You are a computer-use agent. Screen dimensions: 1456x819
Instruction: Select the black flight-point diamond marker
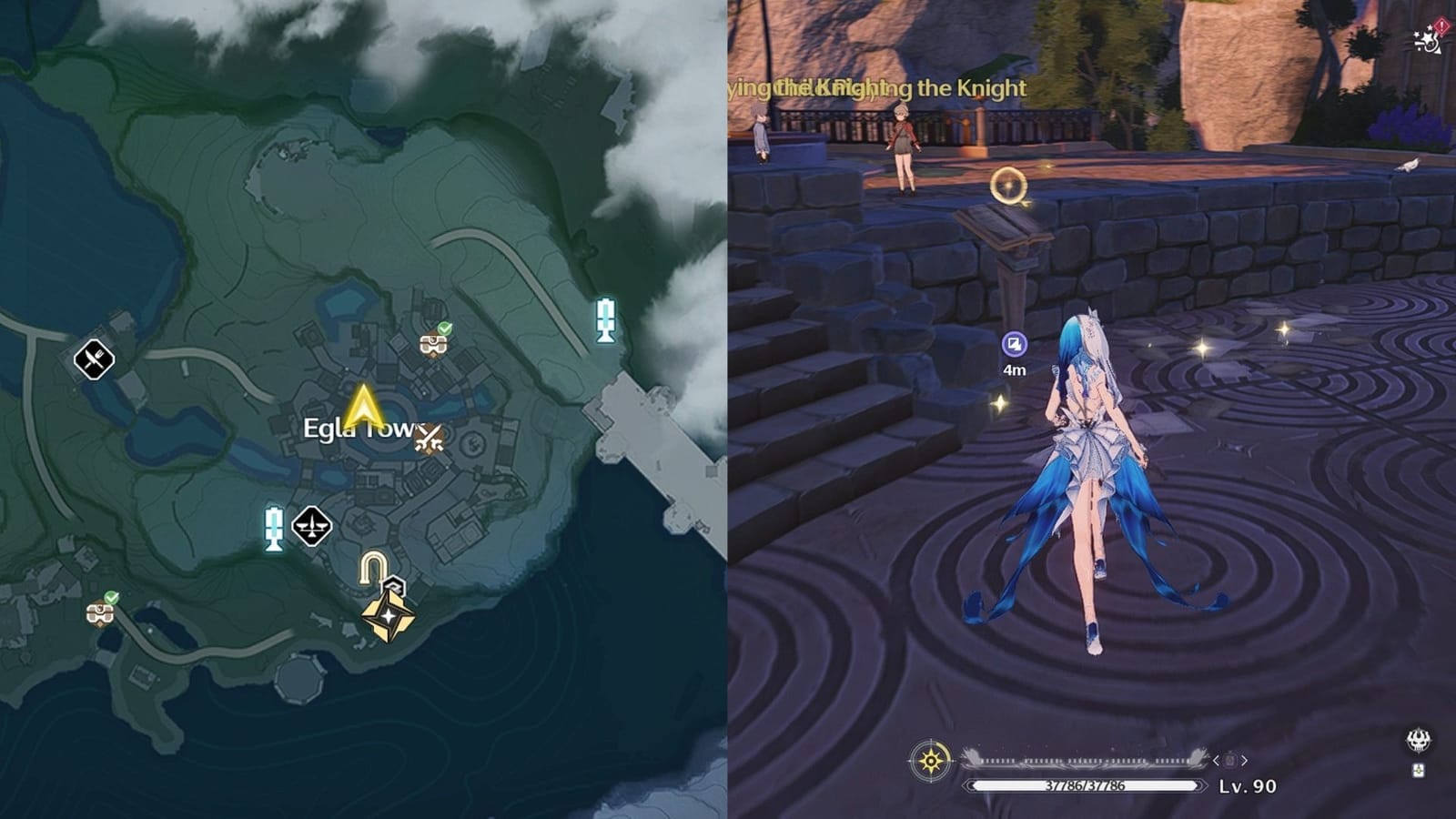point(311,525)
